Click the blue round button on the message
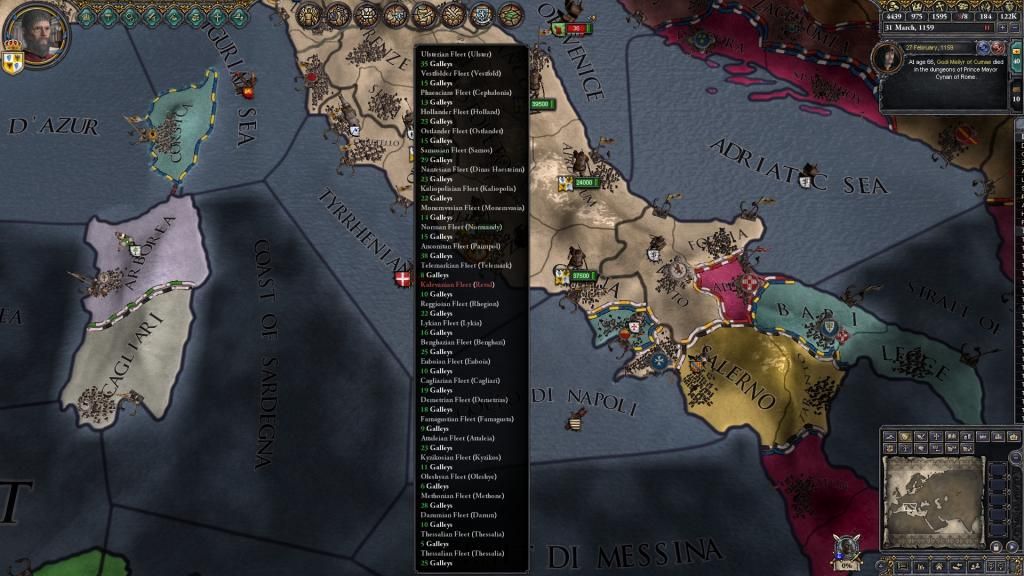Image resolution: width=1024 pixels, height=576 pixels. coord(983,47)
